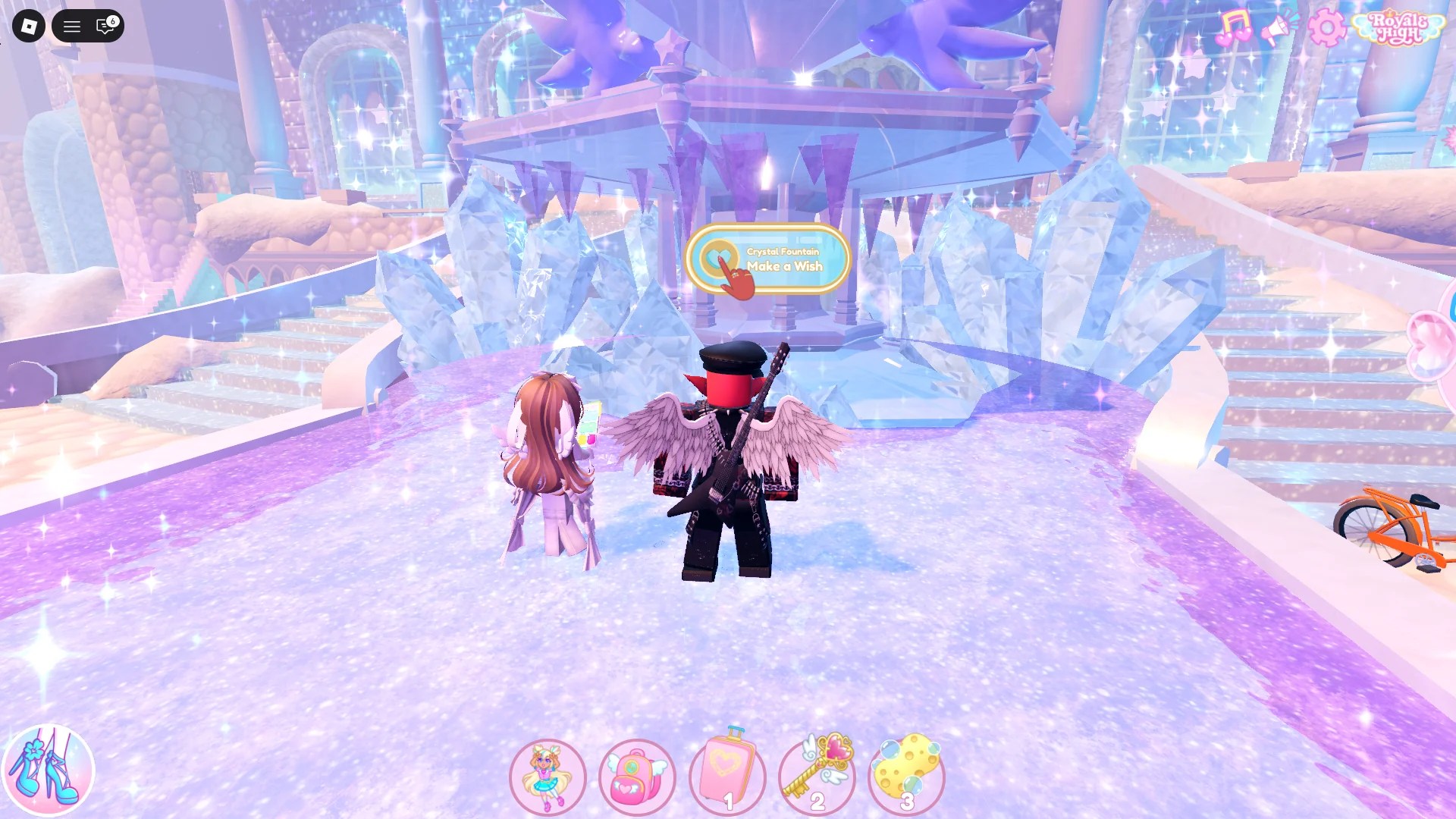The height and width of the screenshot is (819, 1456).
Task: Open the in-game chat bubble
Action: [102, 27]
